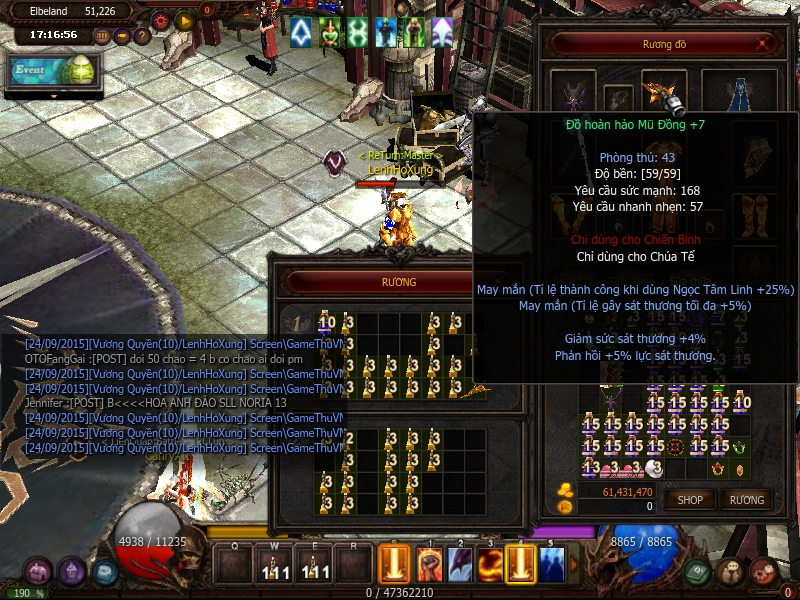
Task: Activate the blue figures skill in slot 5
Action: (x=551, y=565)
